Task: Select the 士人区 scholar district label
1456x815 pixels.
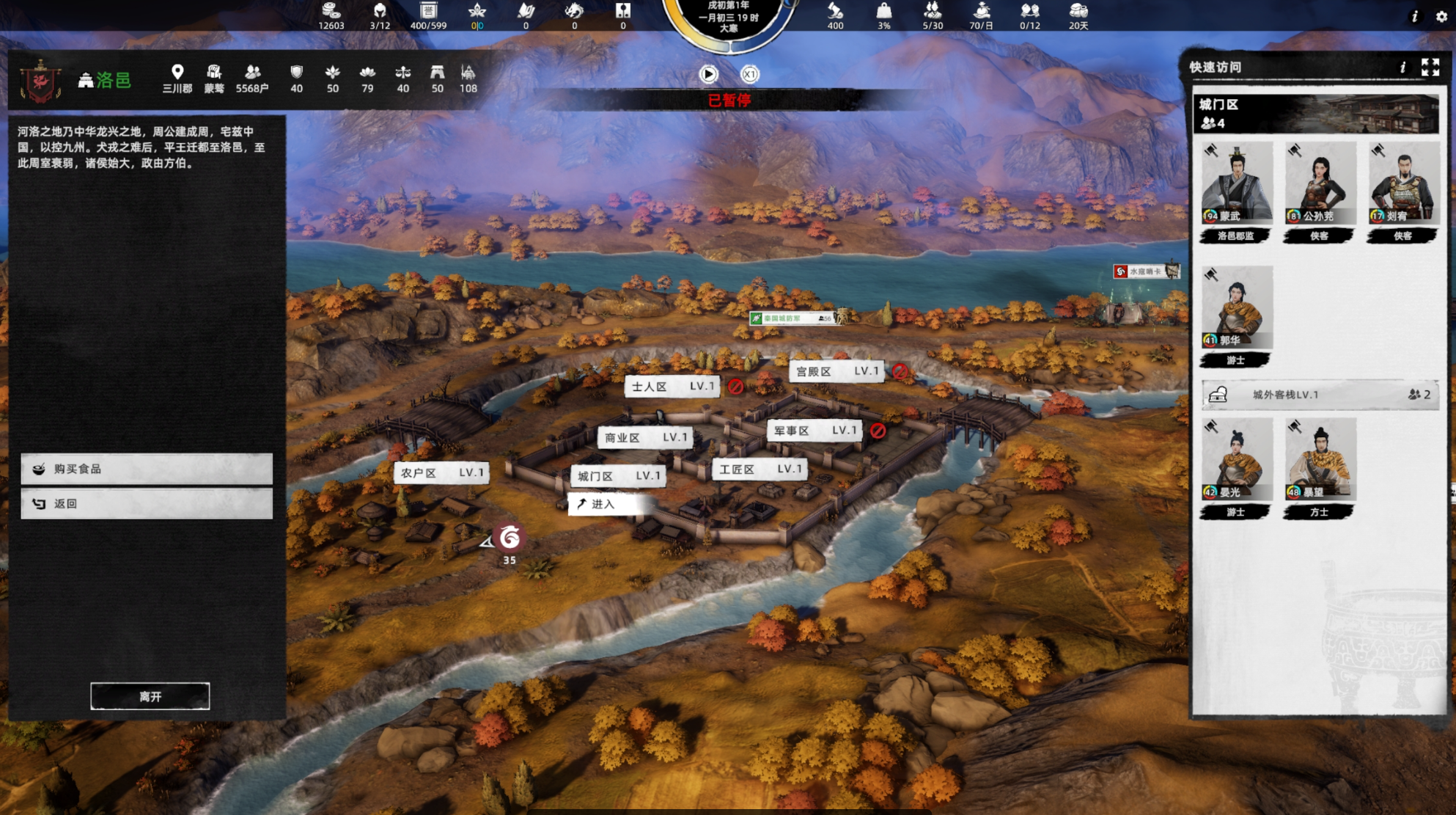Action: [x=672, y=387]
